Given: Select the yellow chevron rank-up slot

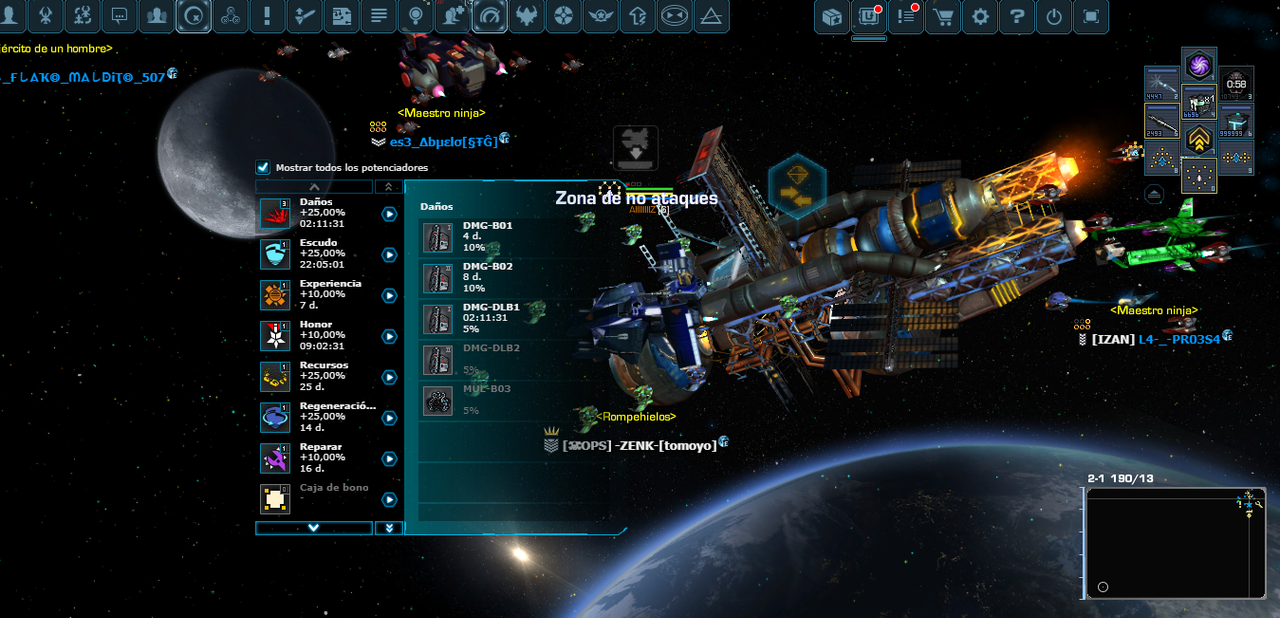Looking at the screenshot, I should tap(1199, 139).
